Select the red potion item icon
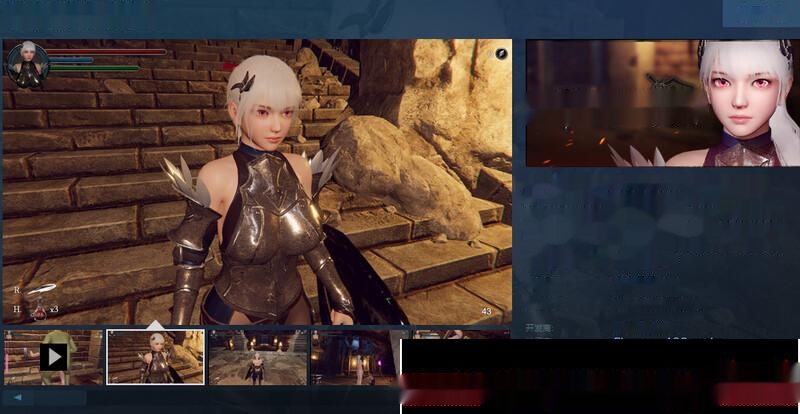800x414 pixels. pos(39,310)
